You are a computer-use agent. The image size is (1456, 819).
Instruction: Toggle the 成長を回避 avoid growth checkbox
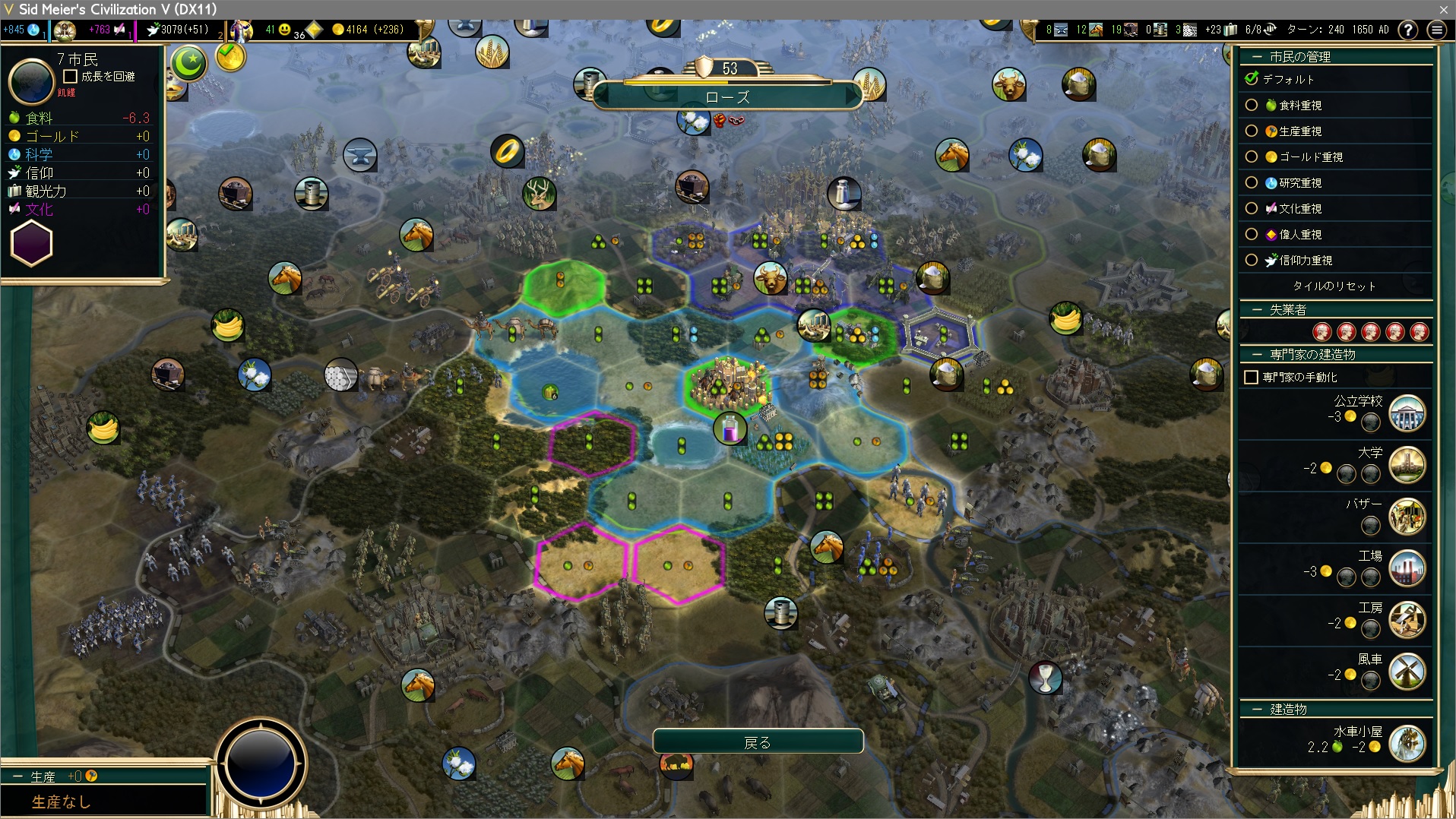tap(71, 77)
